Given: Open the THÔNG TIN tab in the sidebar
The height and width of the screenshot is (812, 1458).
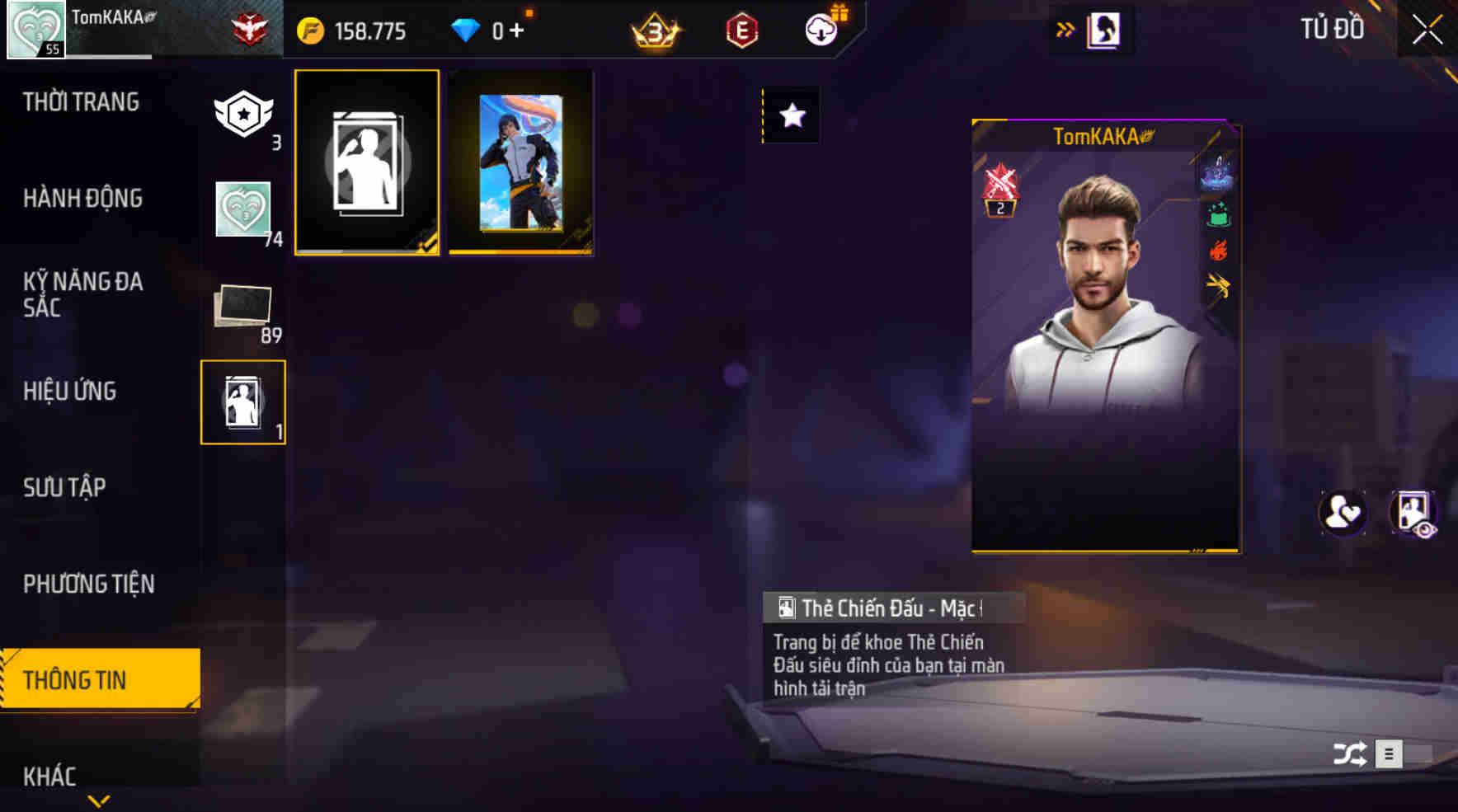Looking at the screenshot, I should tap(78, 680).
